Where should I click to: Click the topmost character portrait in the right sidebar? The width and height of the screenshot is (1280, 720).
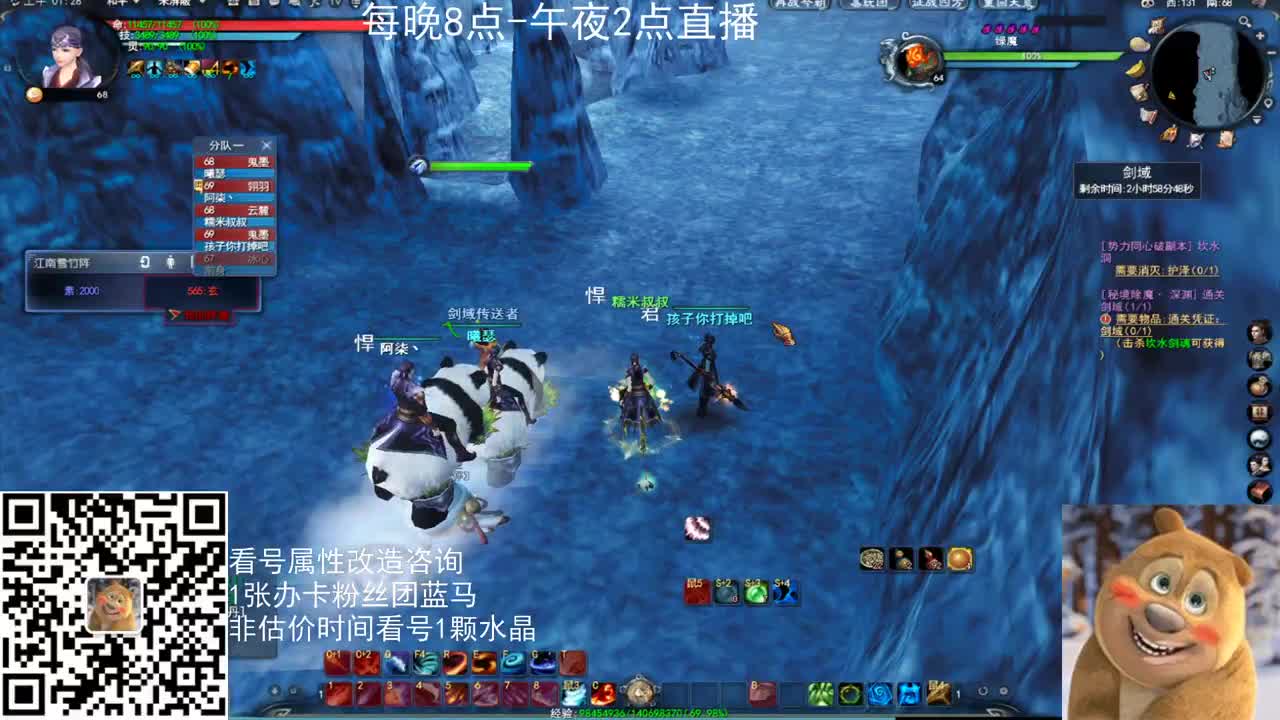tap(1259, 332)
